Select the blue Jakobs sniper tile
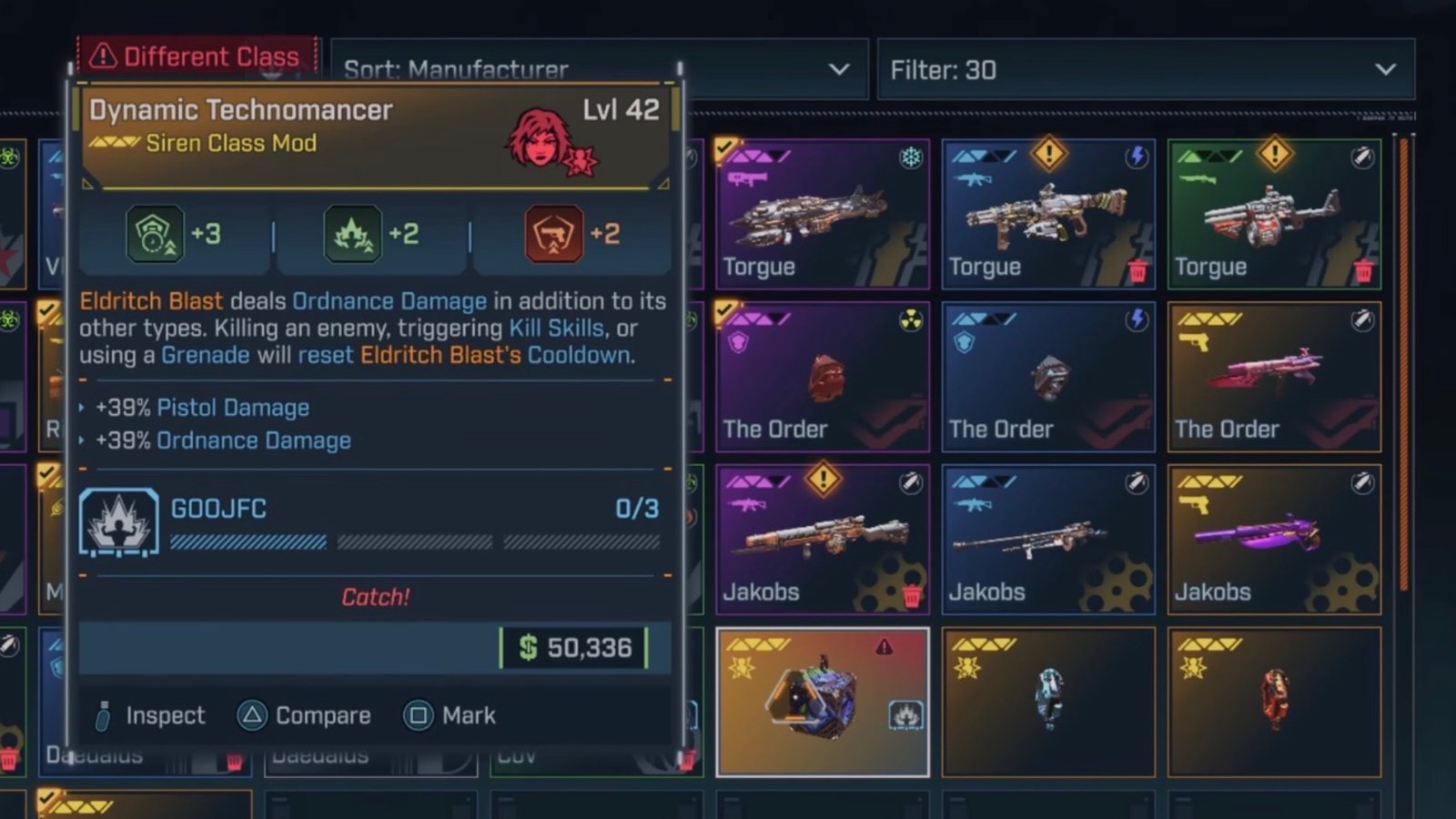 (x=1047, y=540)
